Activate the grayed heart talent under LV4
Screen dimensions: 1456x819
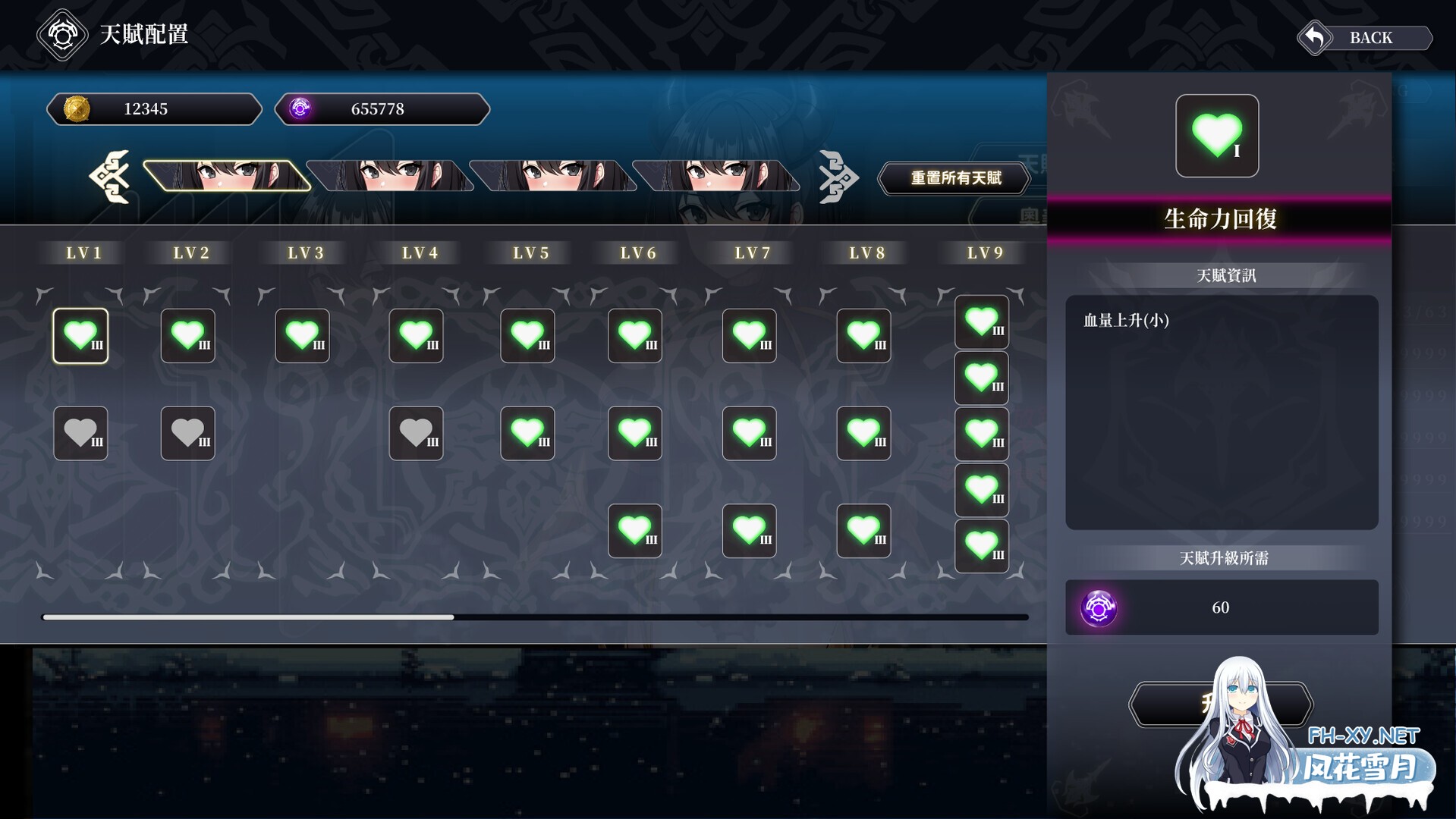[x=415, y=433]
